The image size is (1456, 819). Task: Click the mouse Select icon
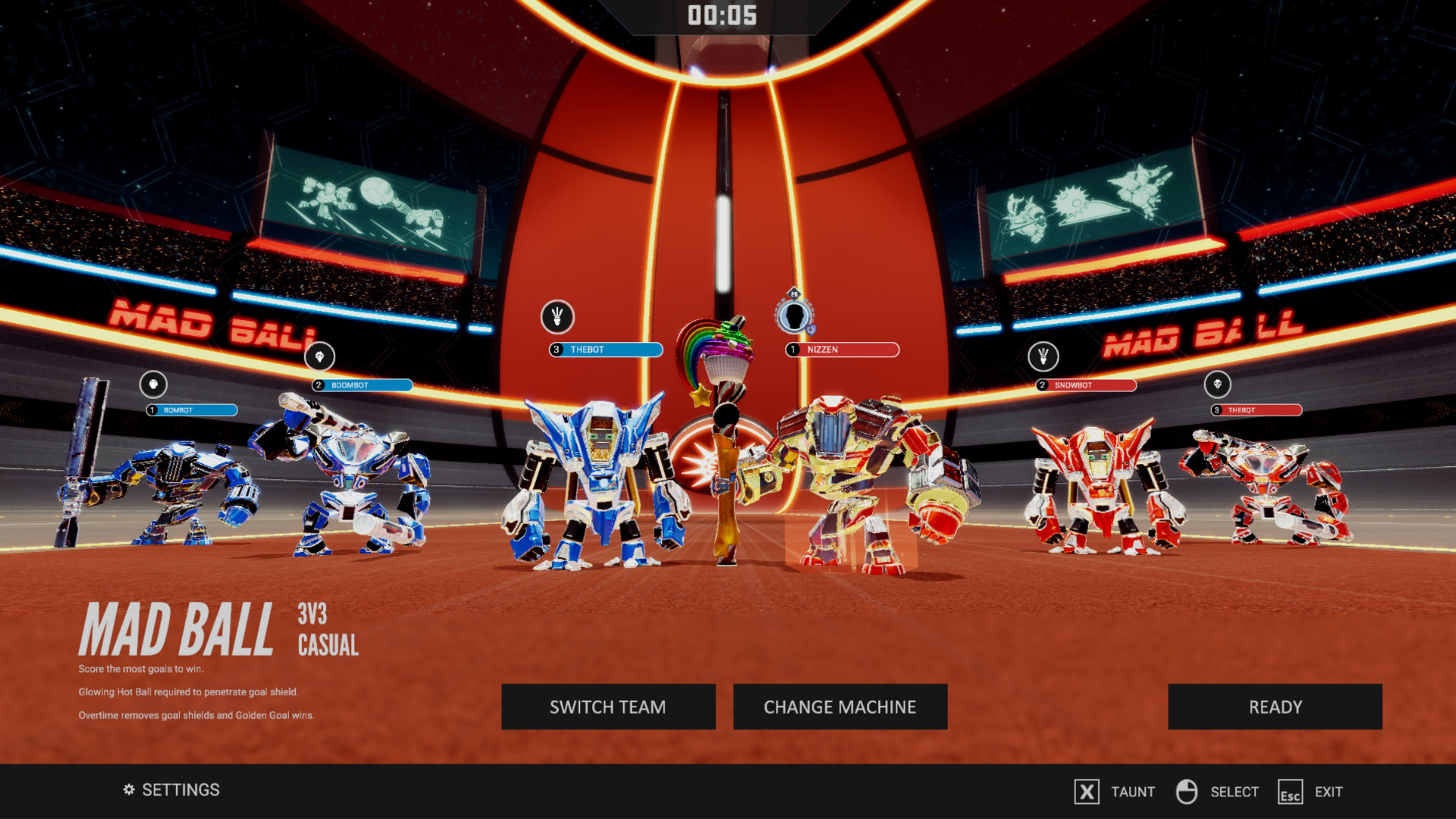(1185, 792)
